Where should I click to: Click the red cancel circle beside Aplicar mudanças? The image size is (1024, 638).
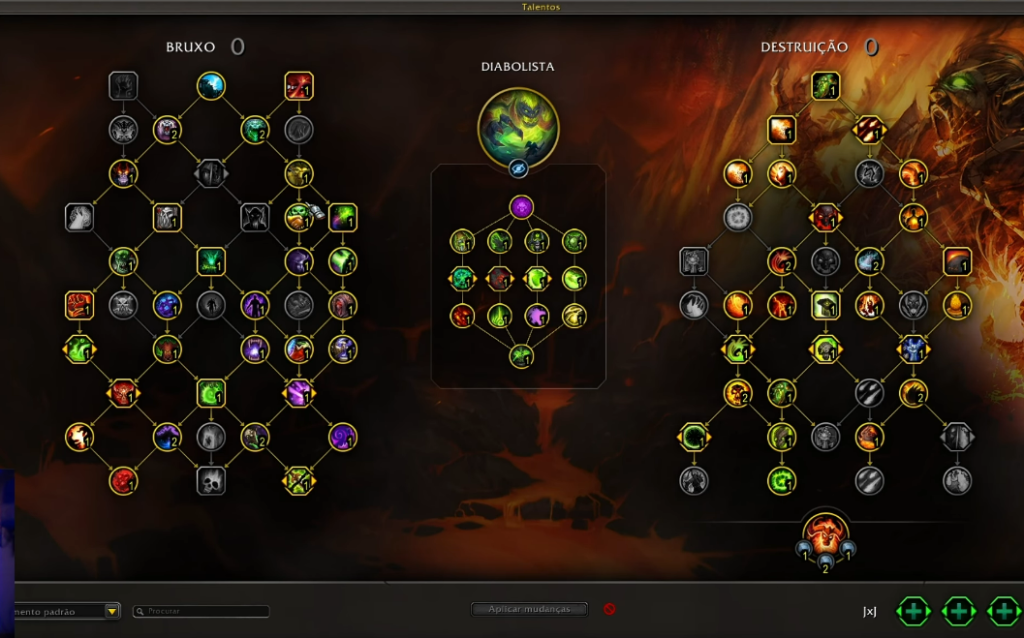pos(609,609)
